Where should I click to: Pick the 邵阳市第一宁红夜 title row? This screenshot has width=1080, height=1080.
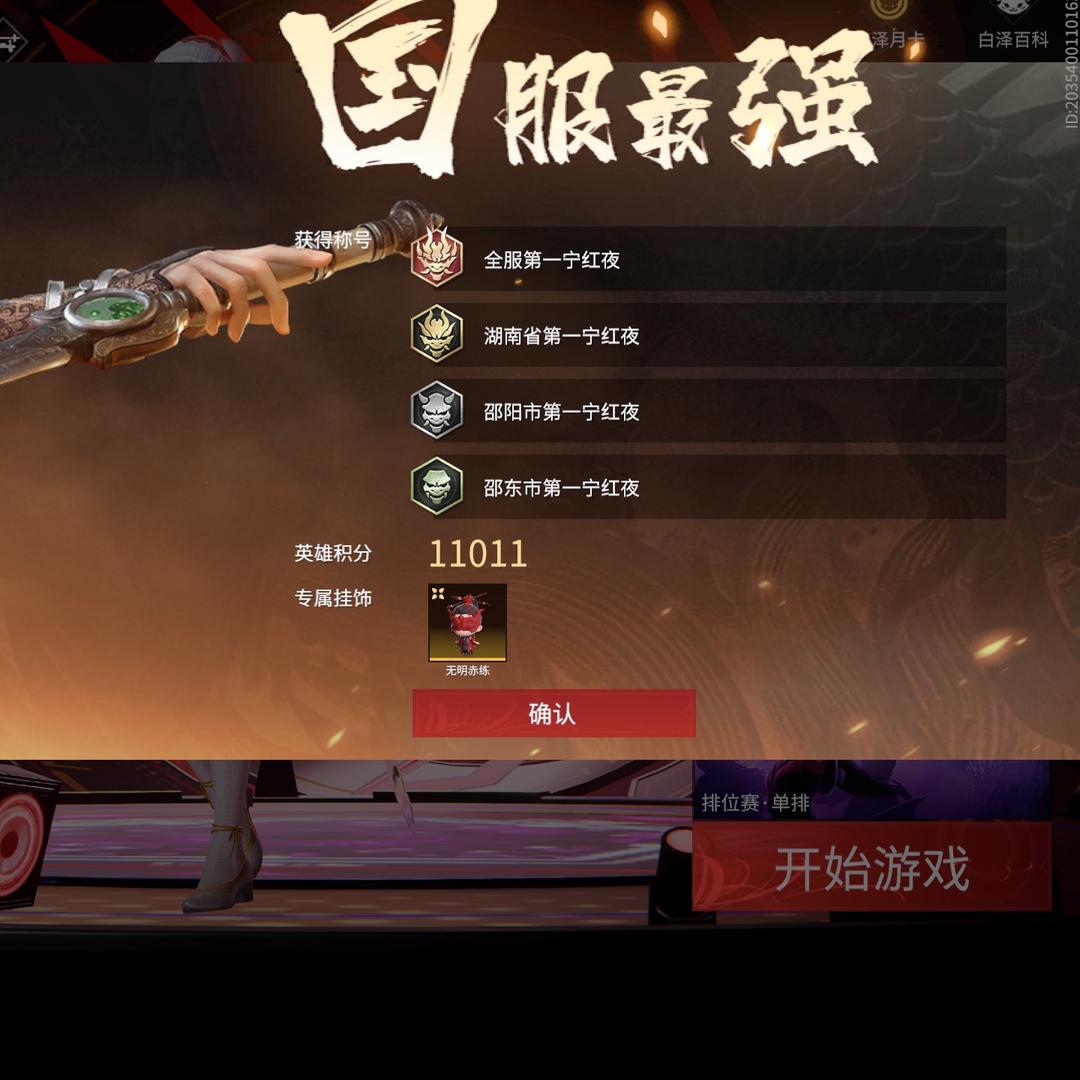707,412
